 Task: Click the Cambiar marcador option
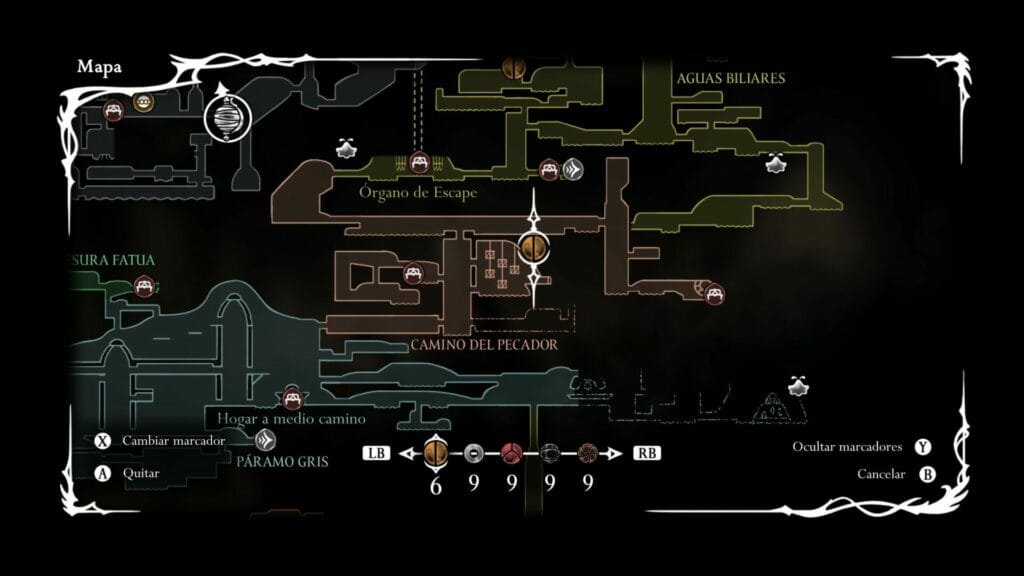point(173,440)
